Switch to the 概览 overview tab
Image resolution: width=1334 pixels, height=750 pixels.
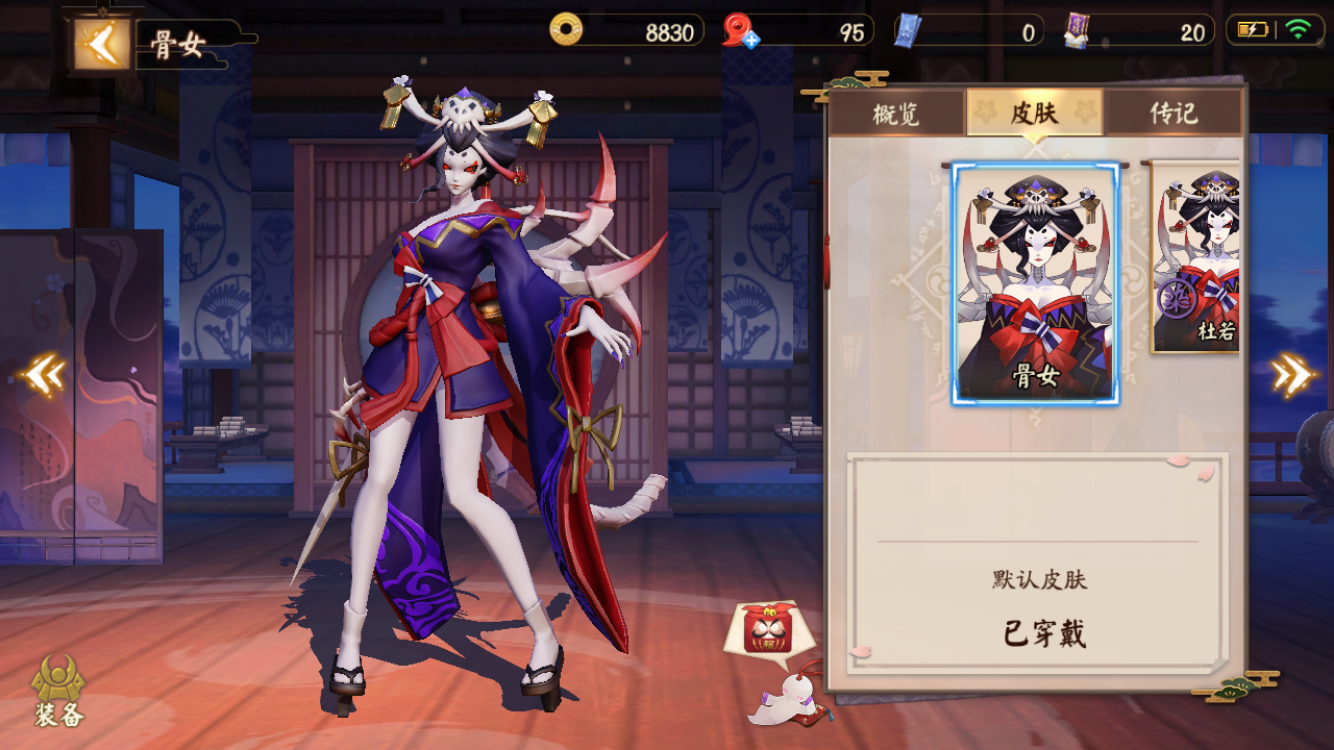[x=898, y=114]
